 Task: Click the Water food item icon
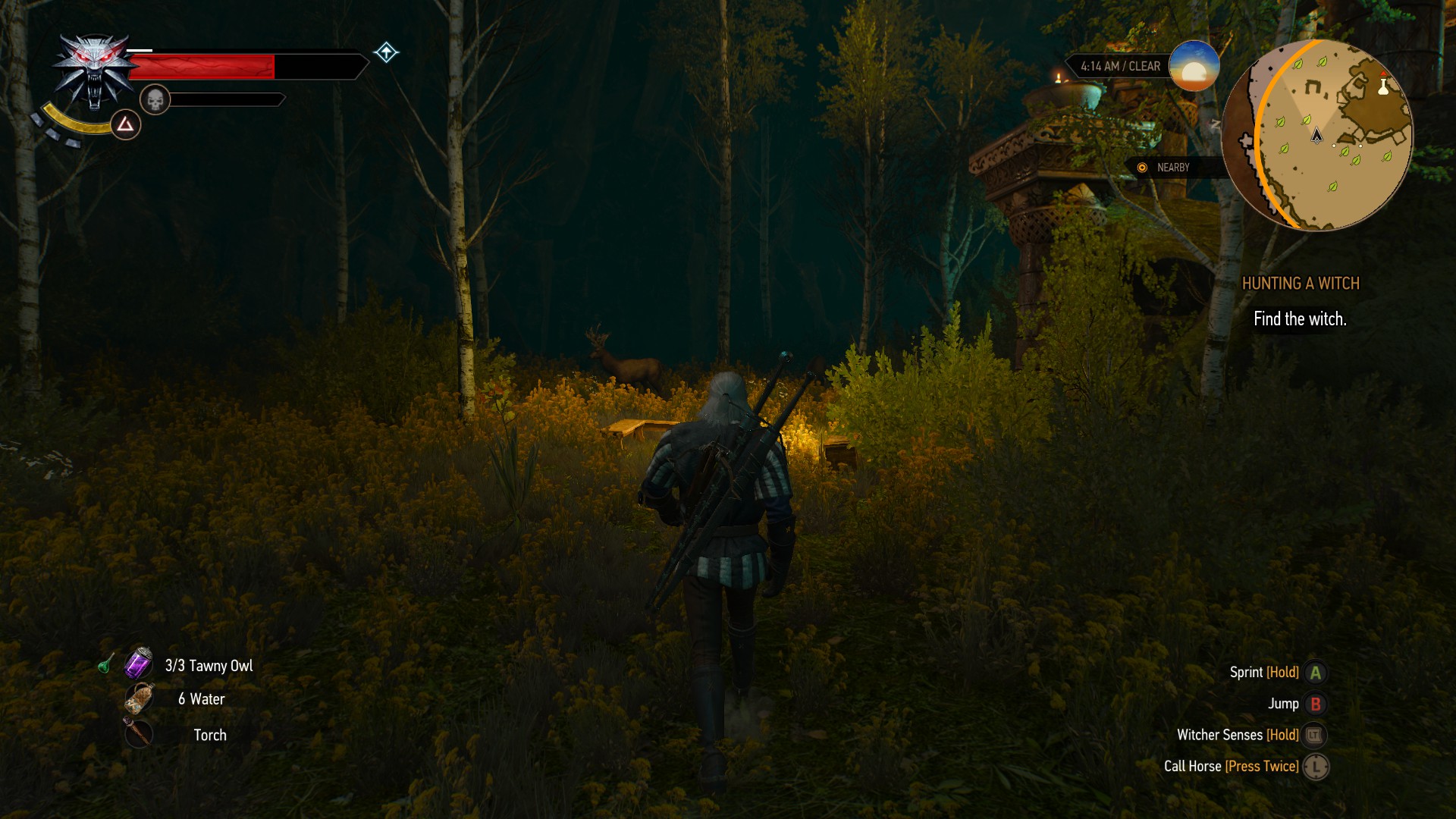click(140, 699)
